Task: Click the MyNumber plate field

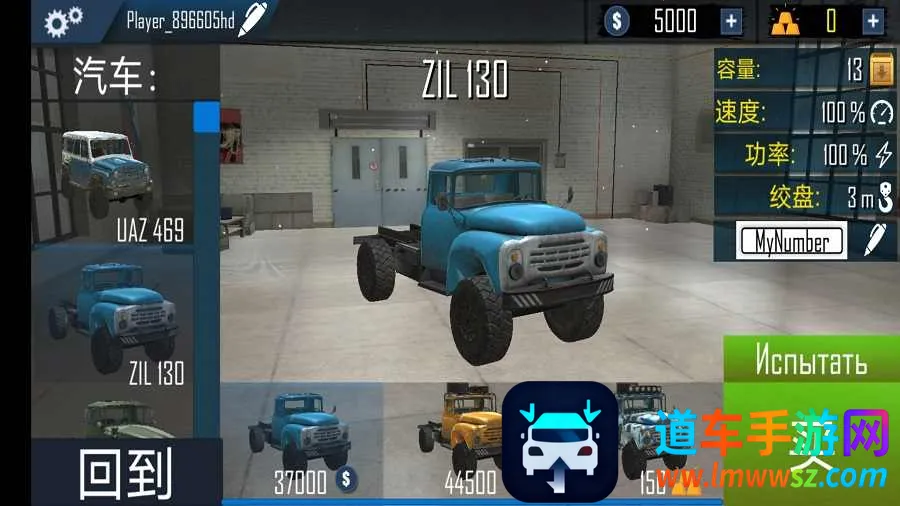Action: [790, 240]
